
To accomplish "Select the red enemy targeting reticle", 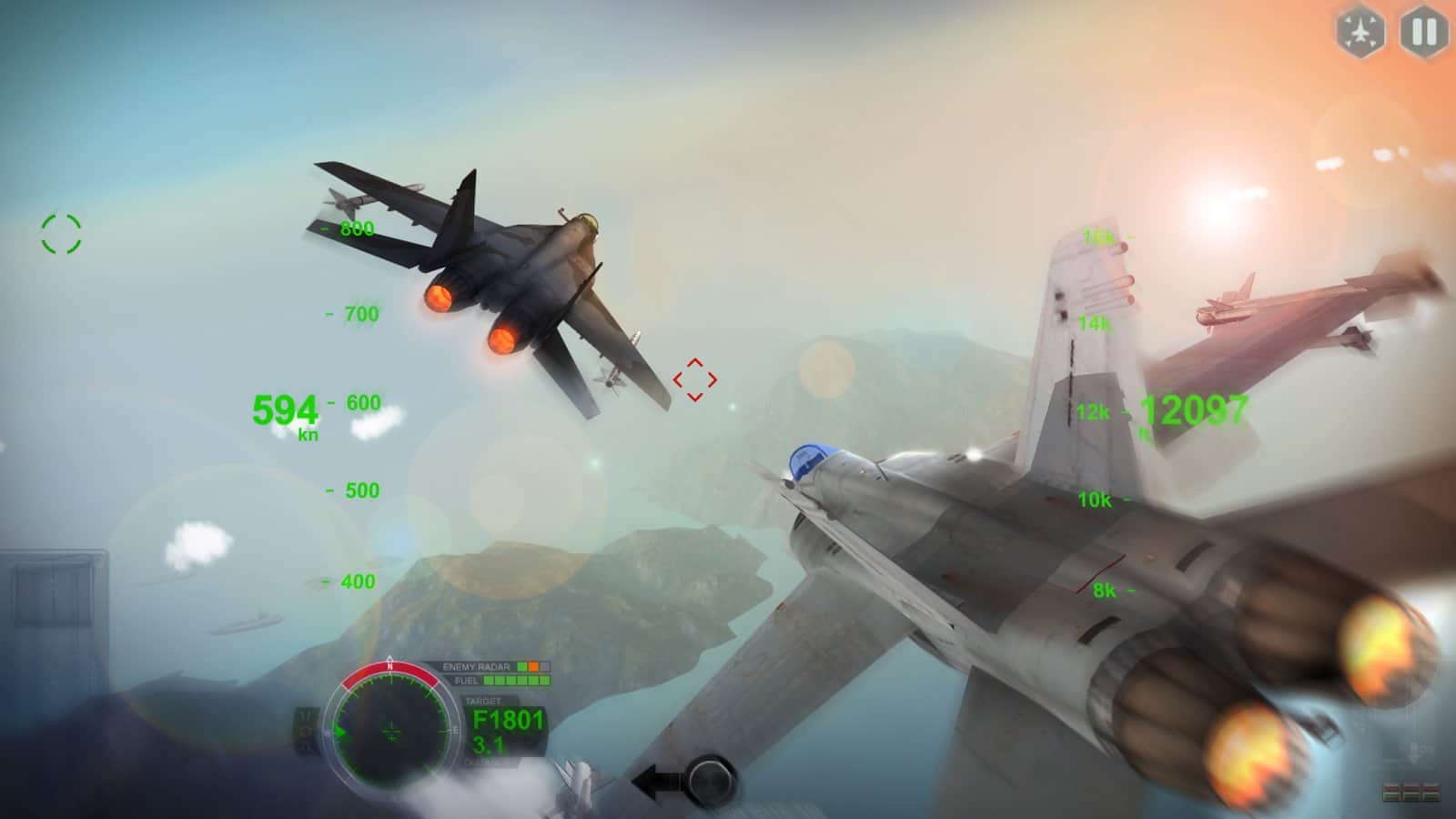I will (x=696, y=378).
